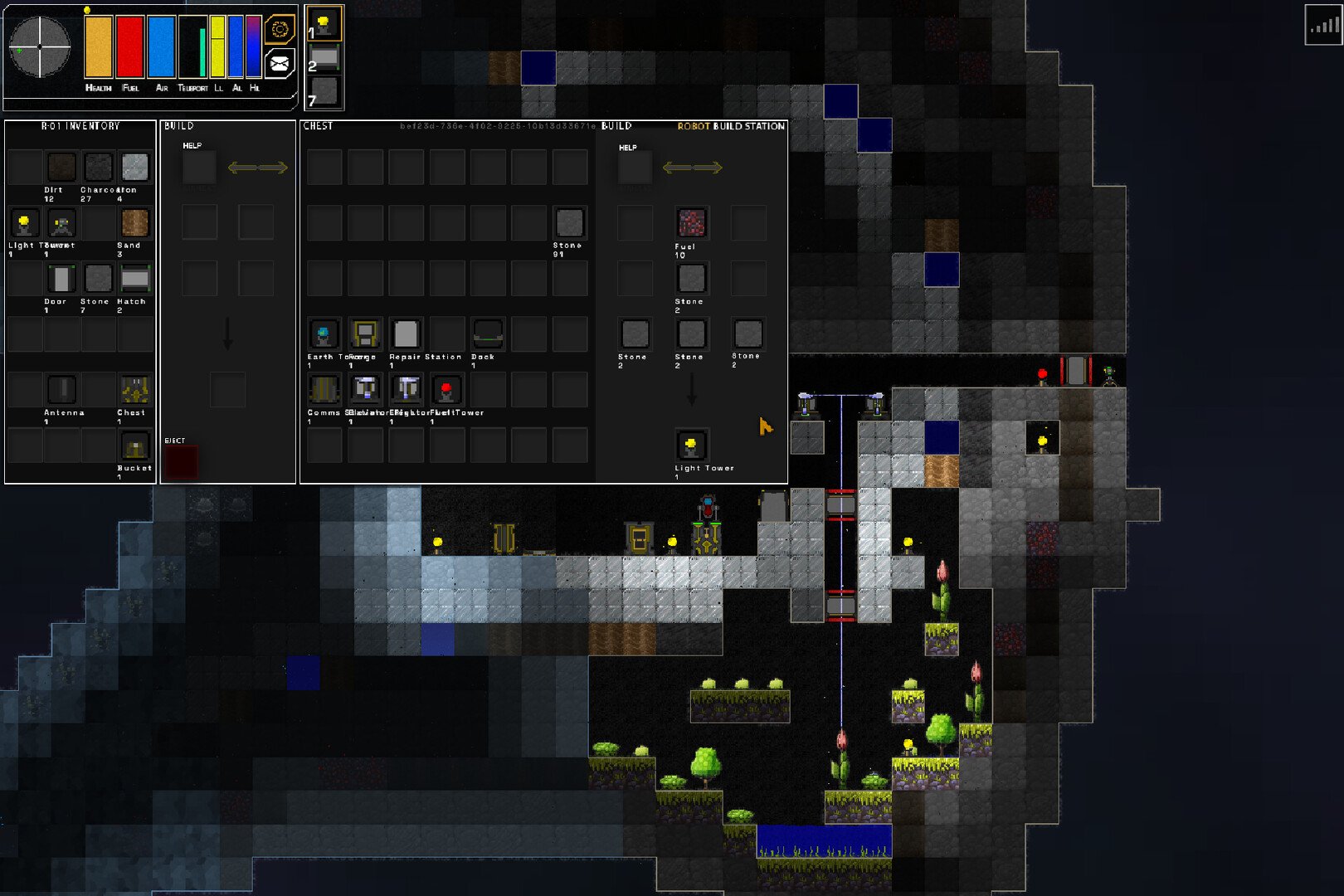Select the Repair Station in the chest
The image size is (1344, 896).
pos(406,334)
